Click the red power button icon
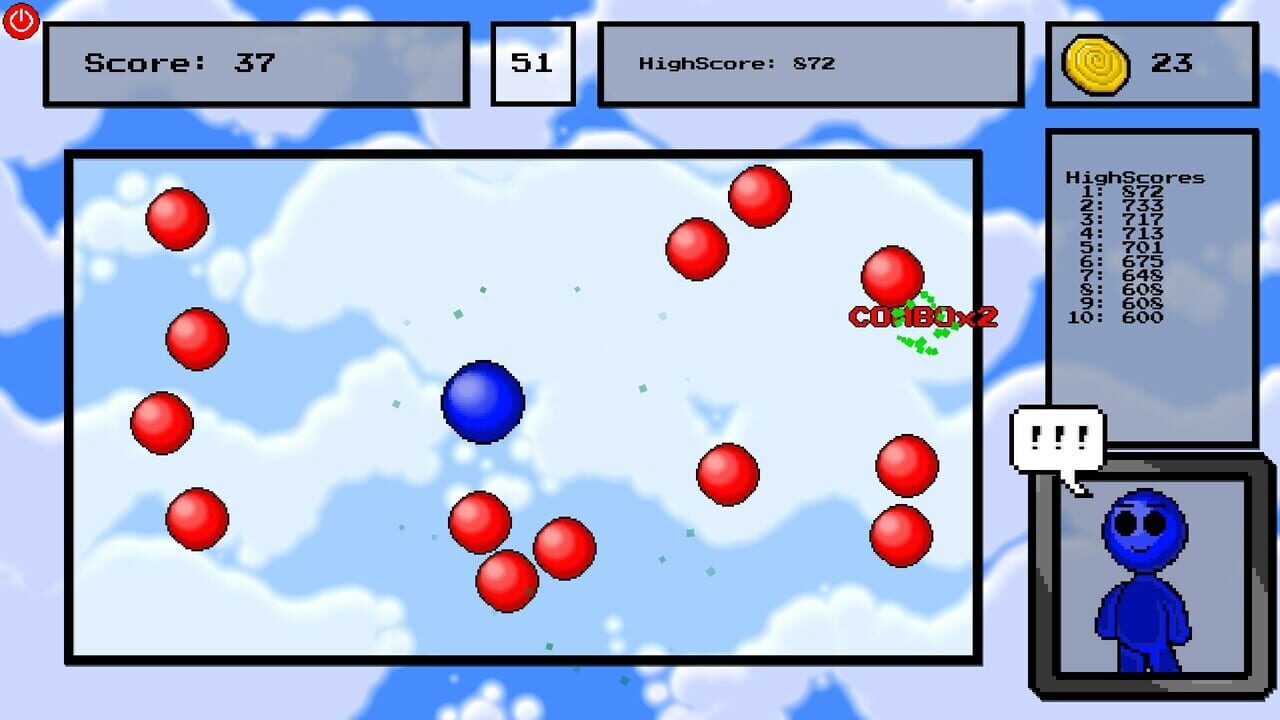The height and width of the screenshot is (720, 1280). 21,21
